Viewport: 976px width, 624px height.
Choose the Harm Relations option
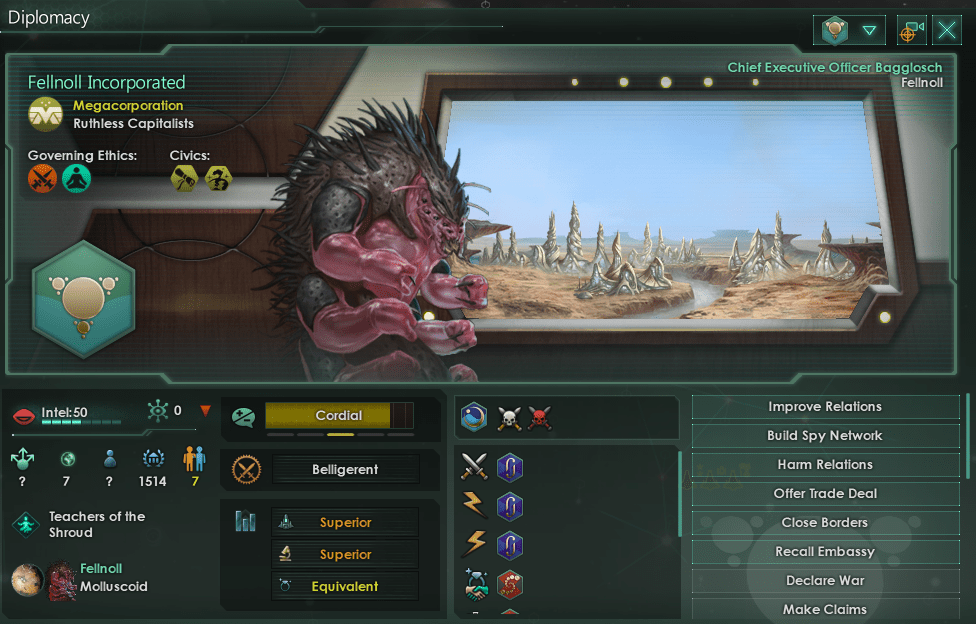tap(825, 465)
